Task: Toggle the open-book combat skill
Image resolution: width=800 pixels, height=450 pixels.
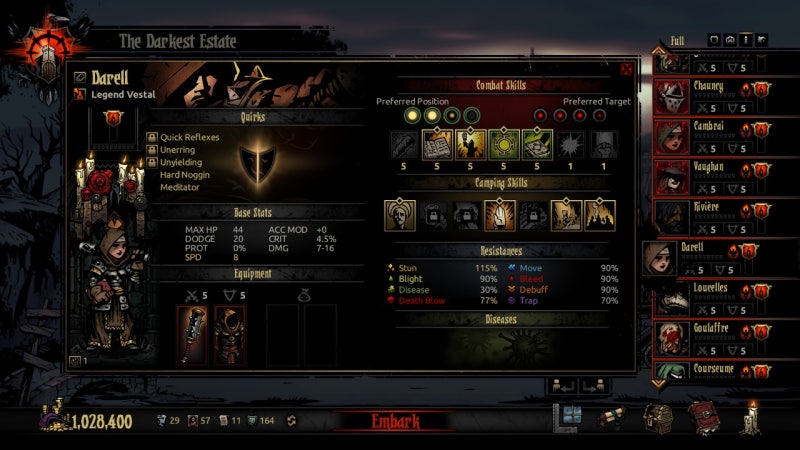Action: tap(437, 145)
